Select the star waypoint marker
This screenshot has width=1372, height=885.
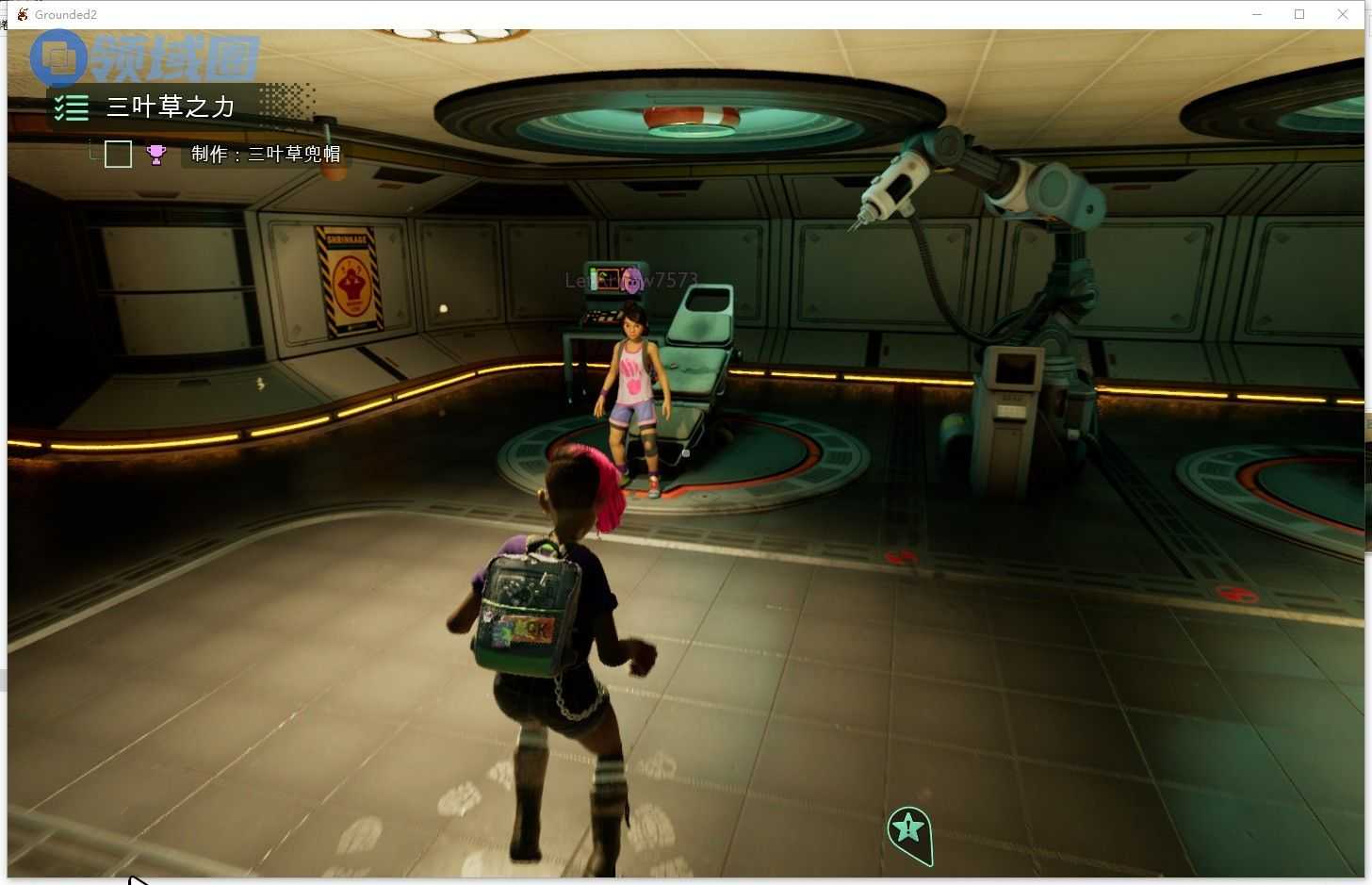click(908, 829)
